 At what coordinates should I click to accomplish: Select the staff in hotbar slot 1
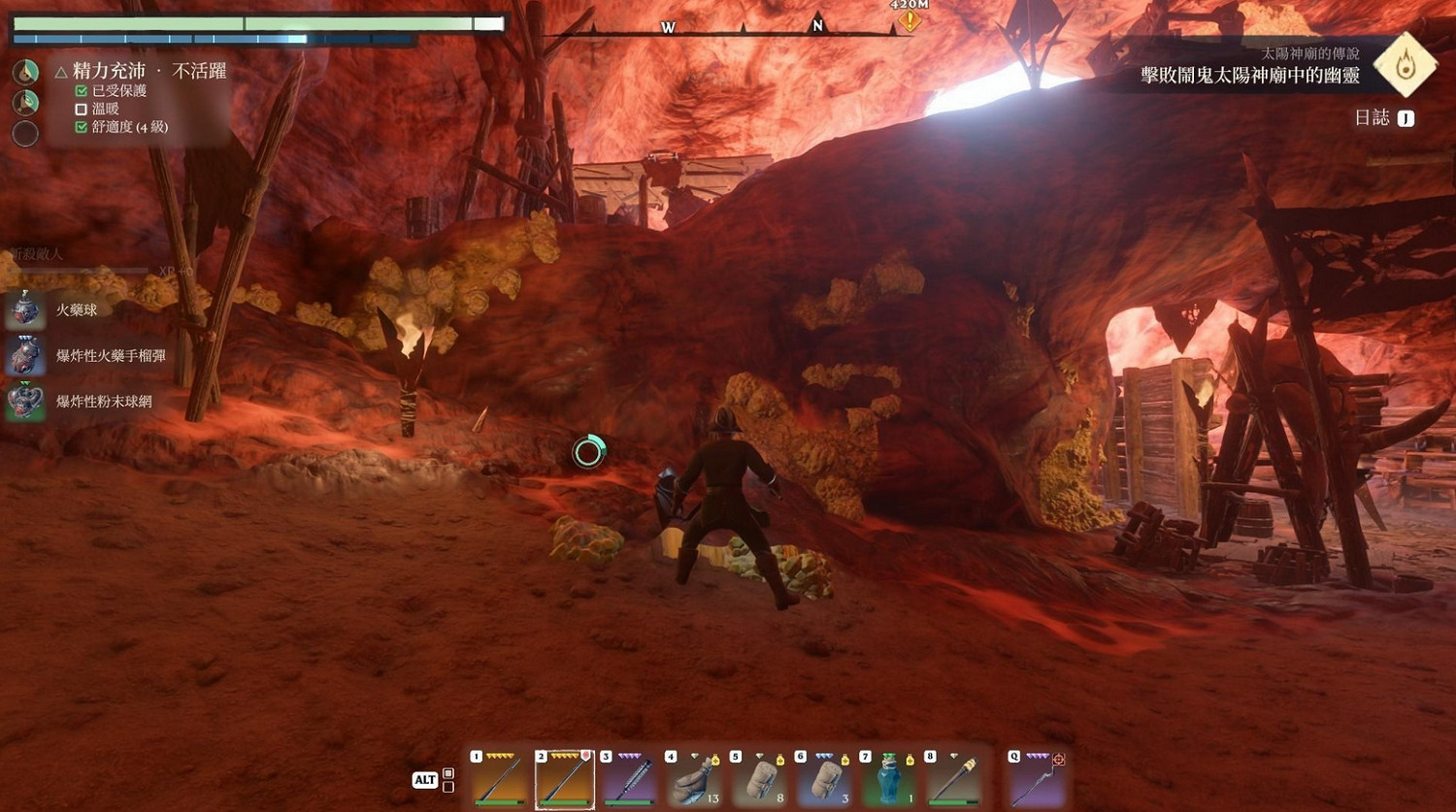click(500, 778)
